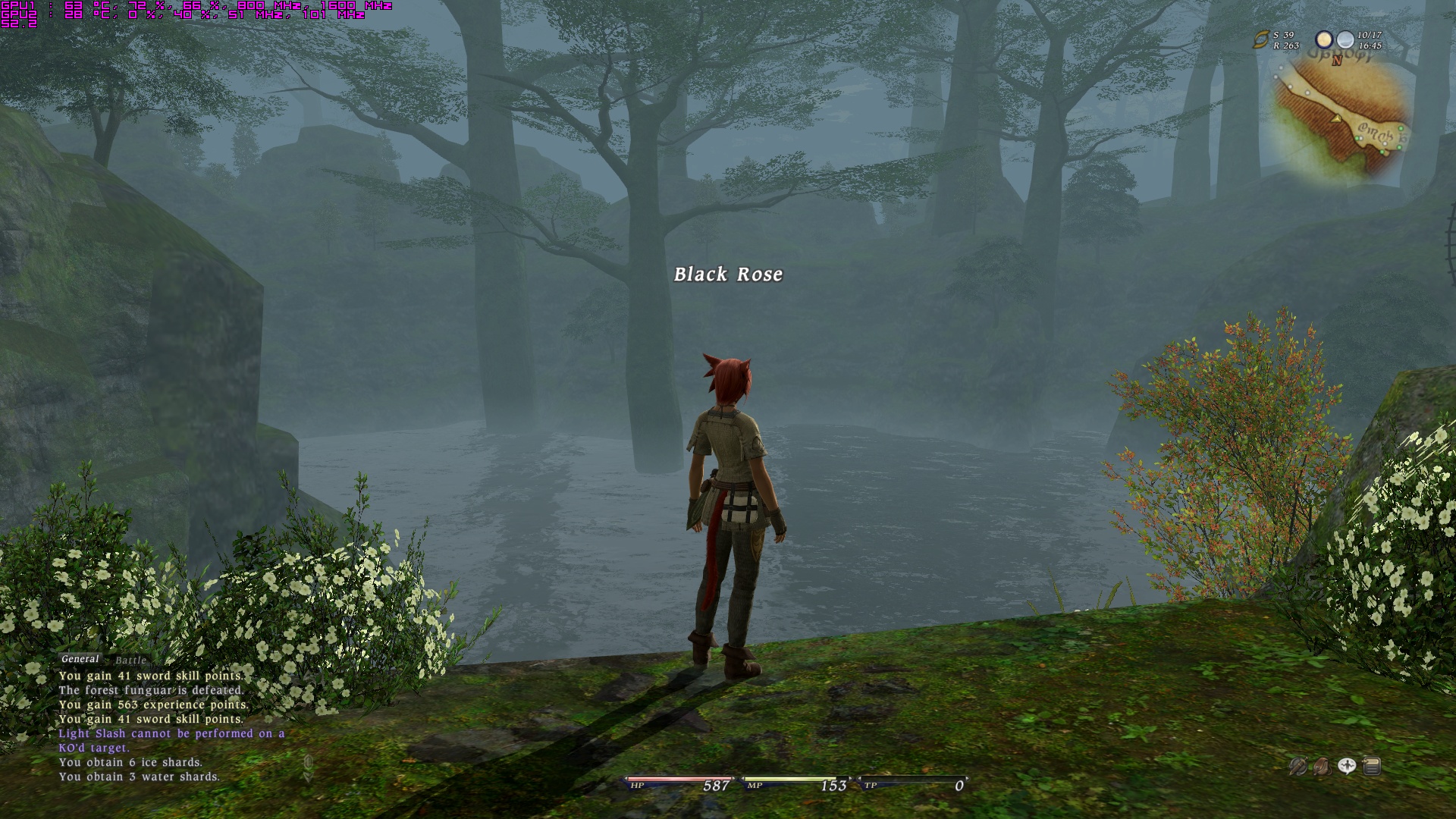The width and height of the screenshot is (1456, 819).
Task: Switch to the Battle chat tab
Action: [x=130, y=661]
